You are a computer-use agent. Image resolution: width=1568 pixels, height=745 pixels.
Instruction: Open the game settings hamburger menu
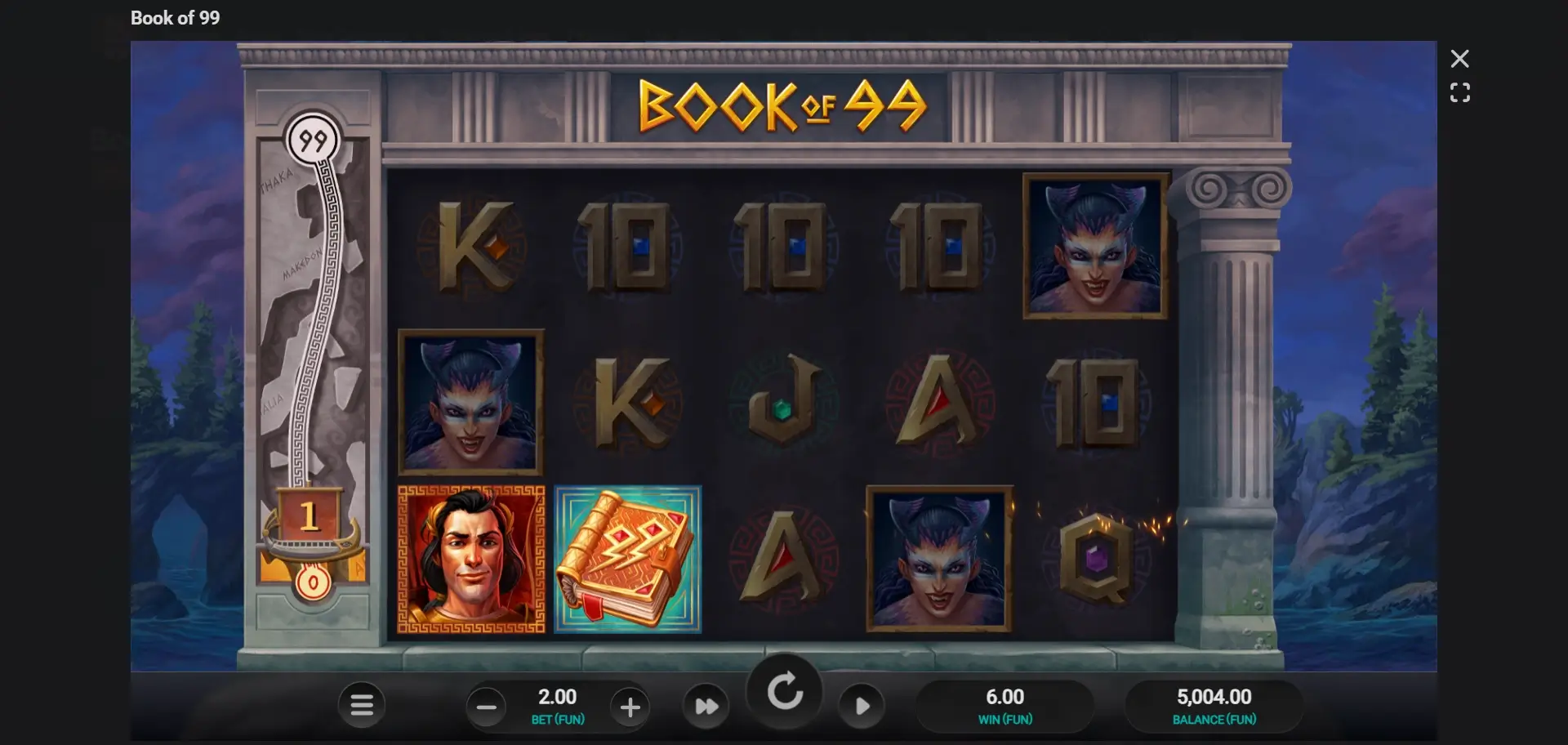[x=362, y=704]
